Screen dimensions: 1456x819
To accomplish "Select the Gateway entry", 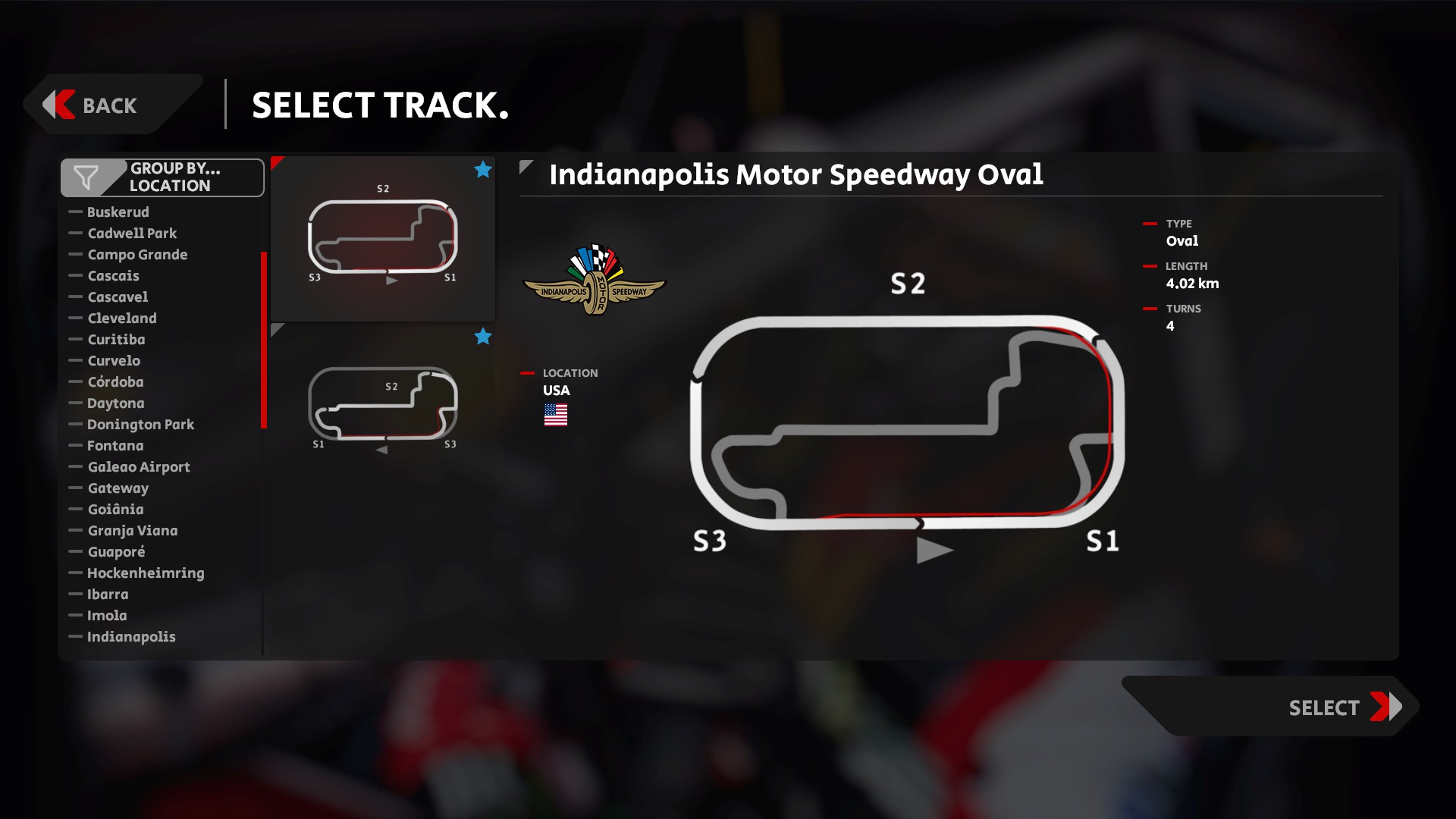I will tap(118, 488).
